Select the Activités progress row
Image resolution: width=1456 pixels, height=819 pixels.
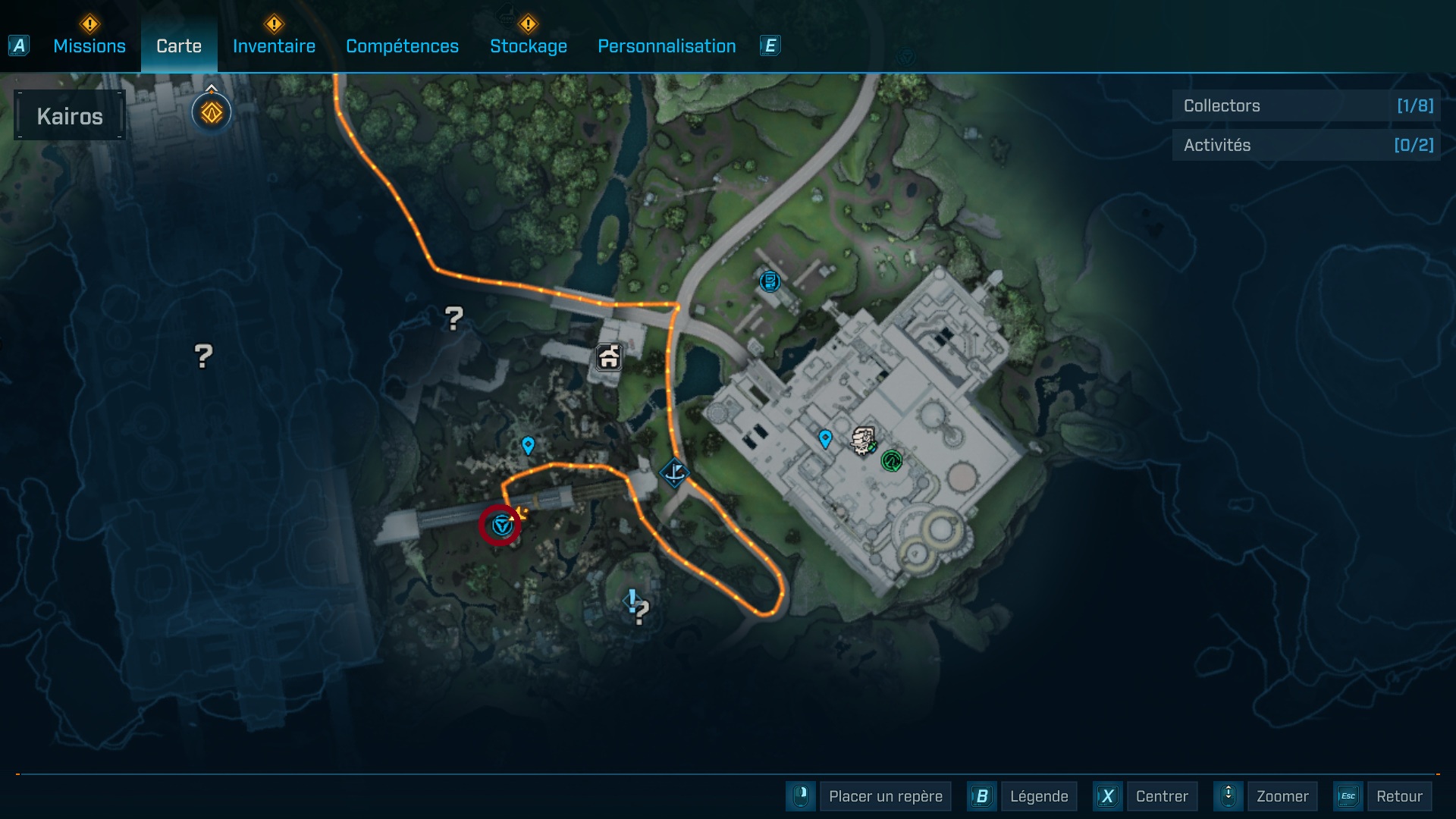coord(1307,145)
